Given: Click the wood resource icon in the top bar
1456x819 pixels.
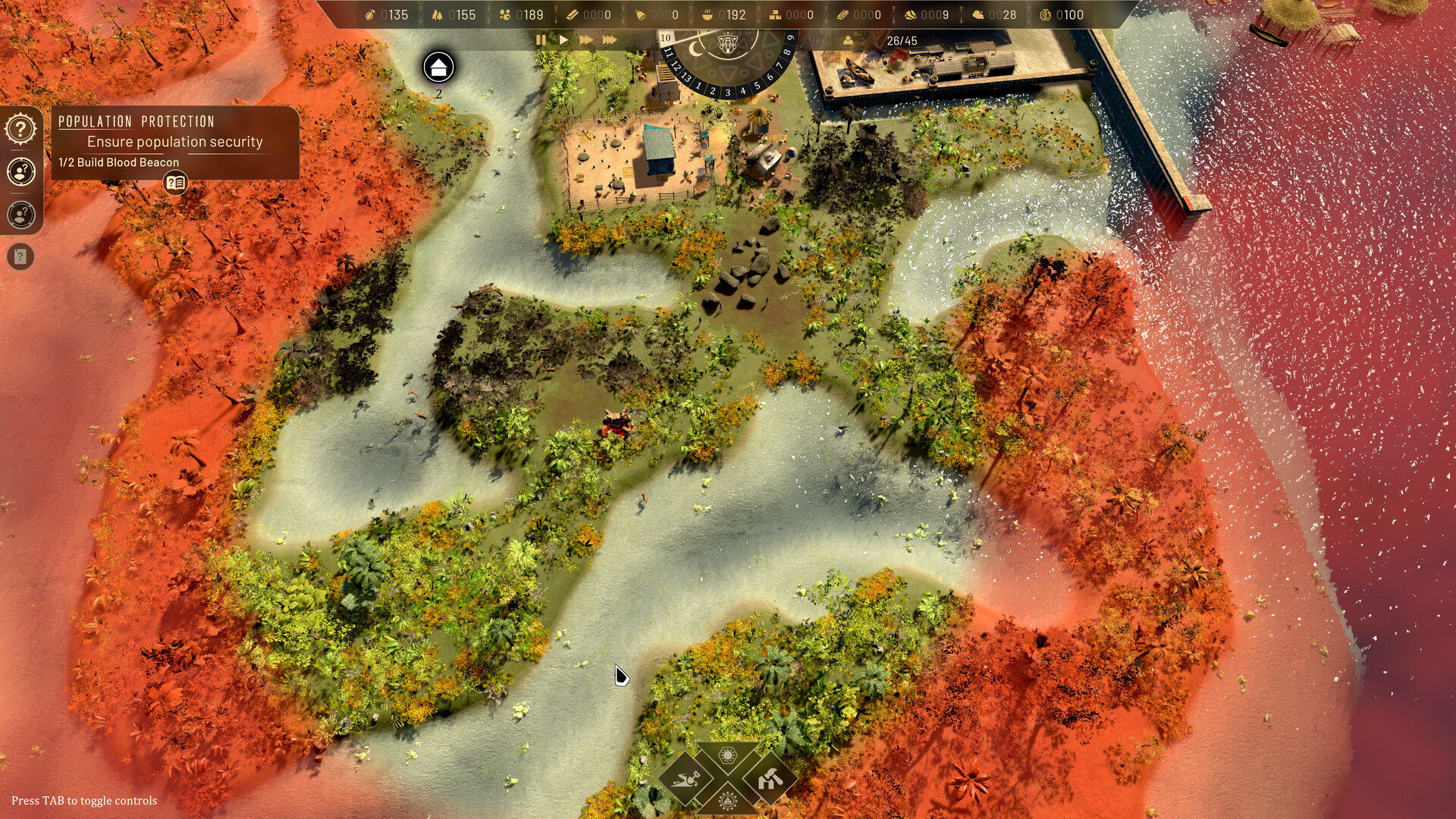Looking at the screenshot, I should point(436,14).
